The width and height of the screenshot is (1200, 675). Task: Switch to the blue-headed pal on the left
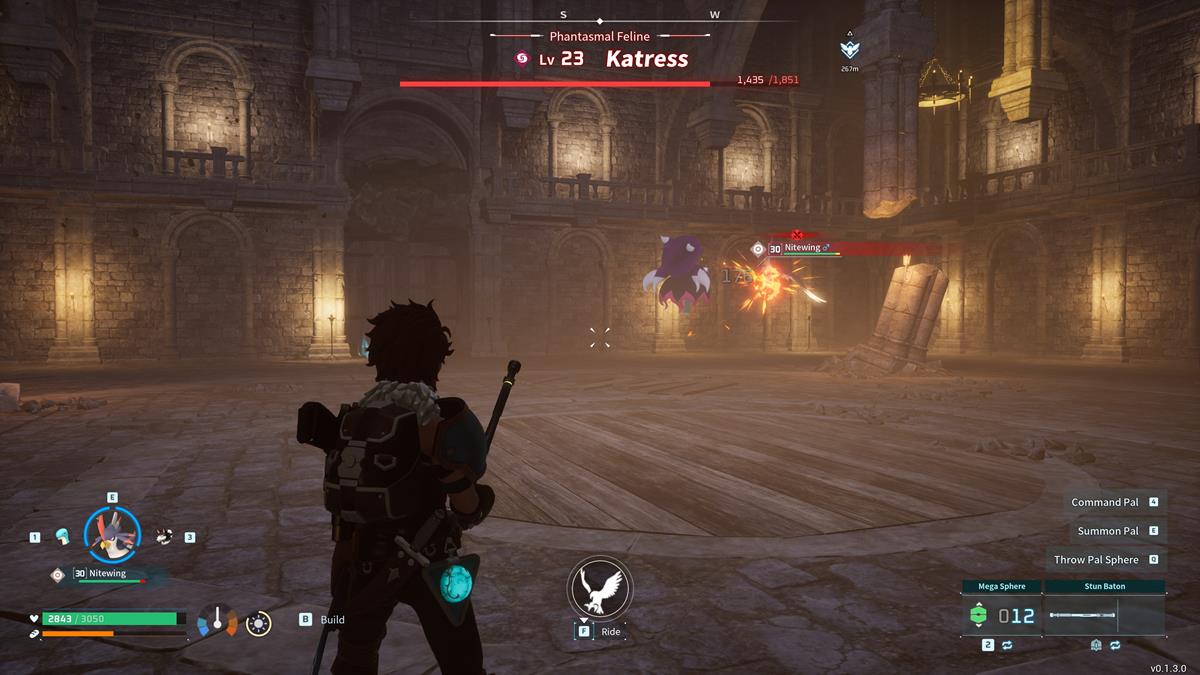pos(62,536)
